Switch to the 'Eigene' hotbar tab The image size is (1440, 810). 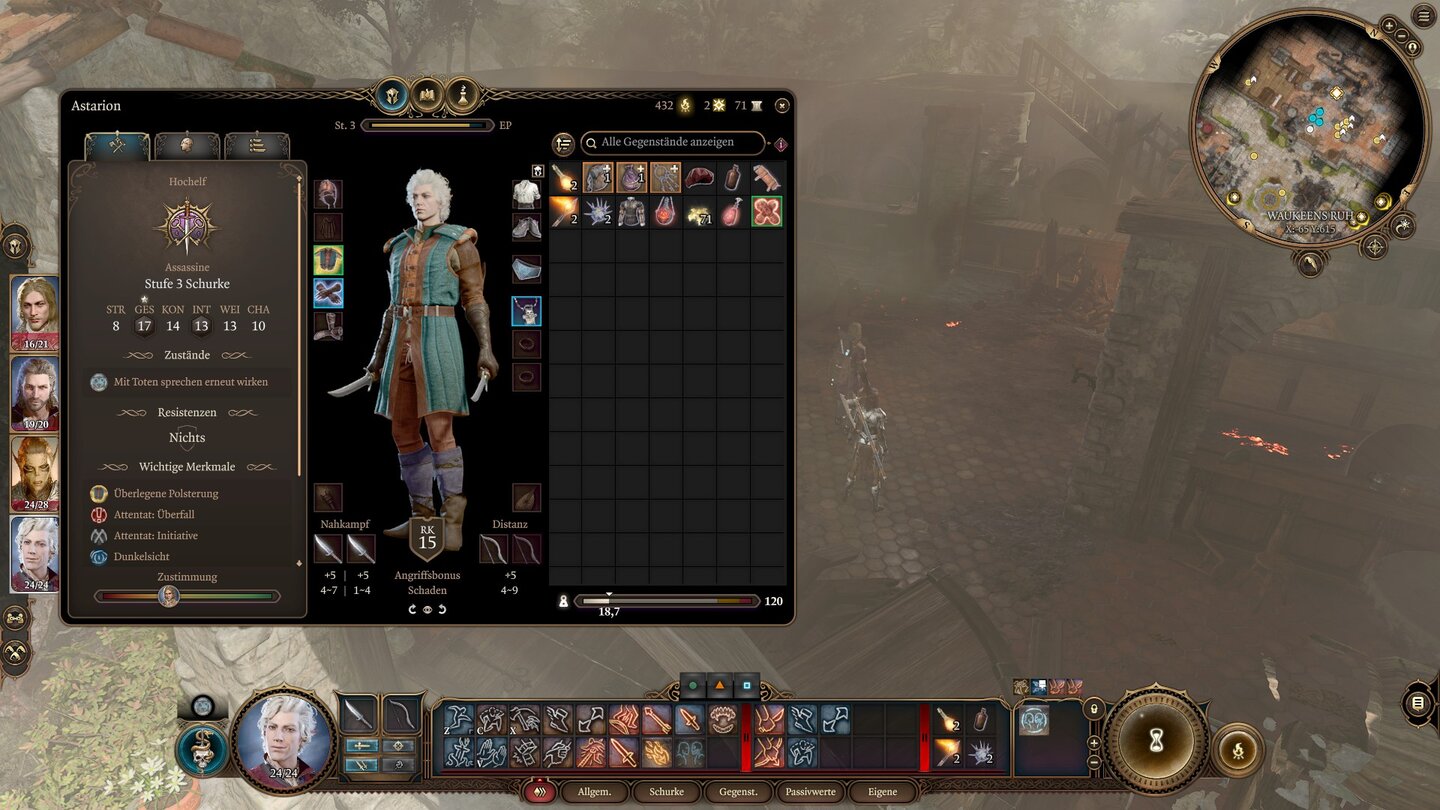pos(882,792)
